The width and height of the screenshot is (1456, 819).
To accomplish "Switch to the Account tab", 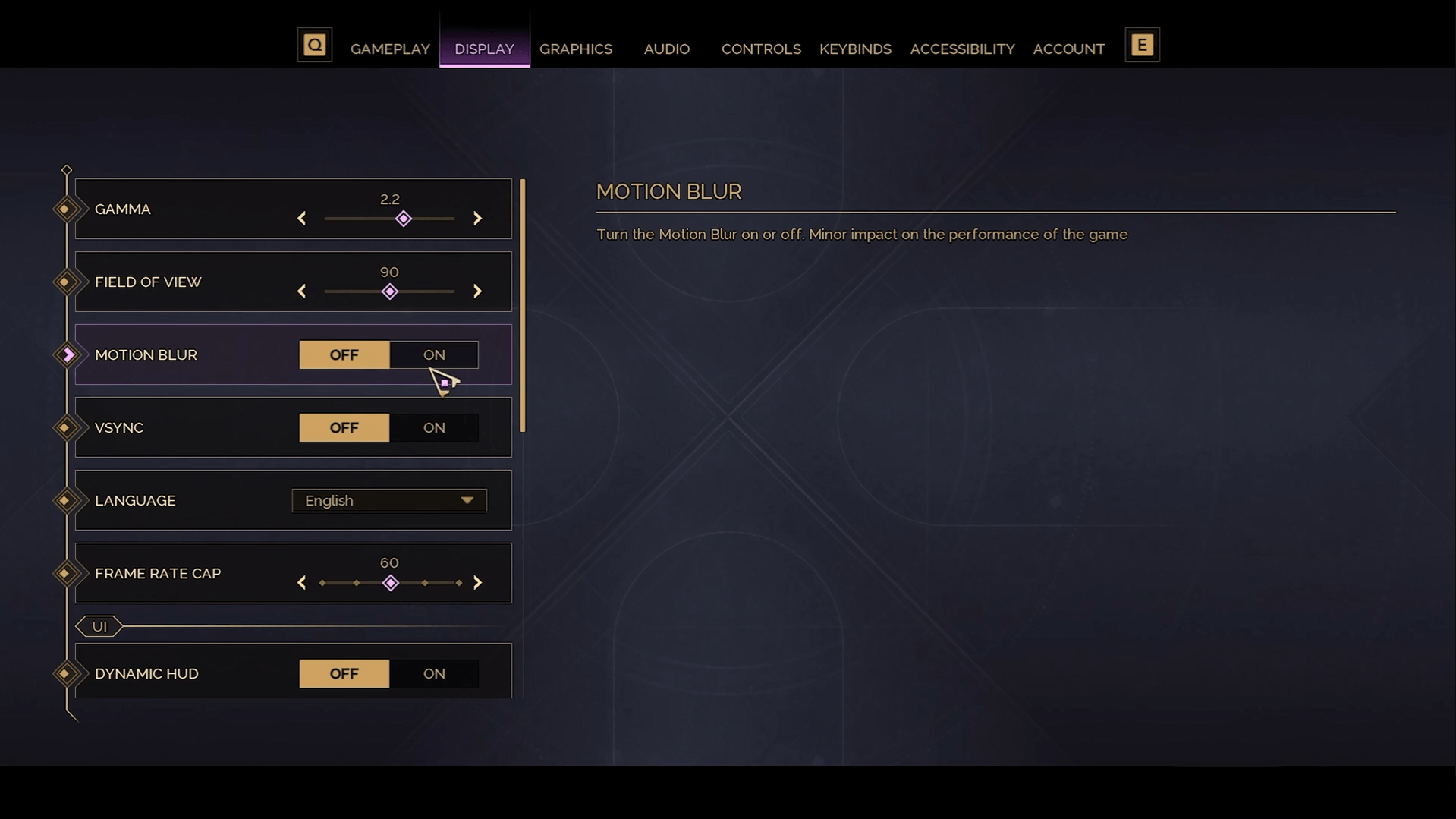I will coord(1068,49).
